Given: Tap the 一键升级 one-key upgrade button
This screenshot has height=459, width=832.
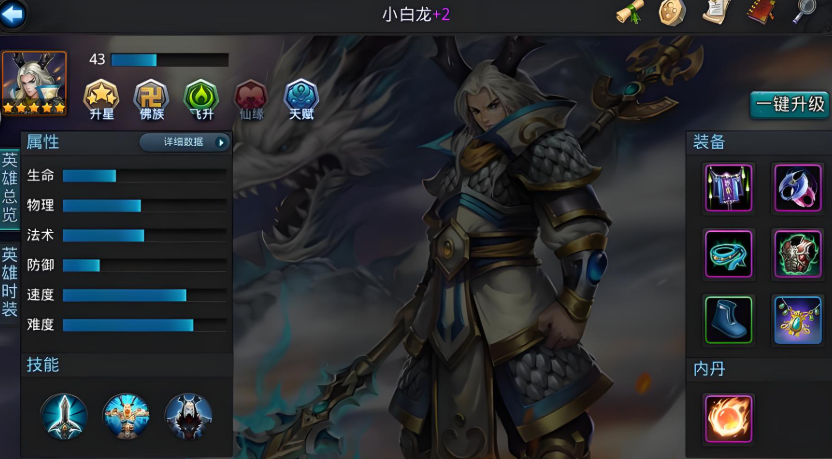Looking at the screenshot, I should 790,104.
